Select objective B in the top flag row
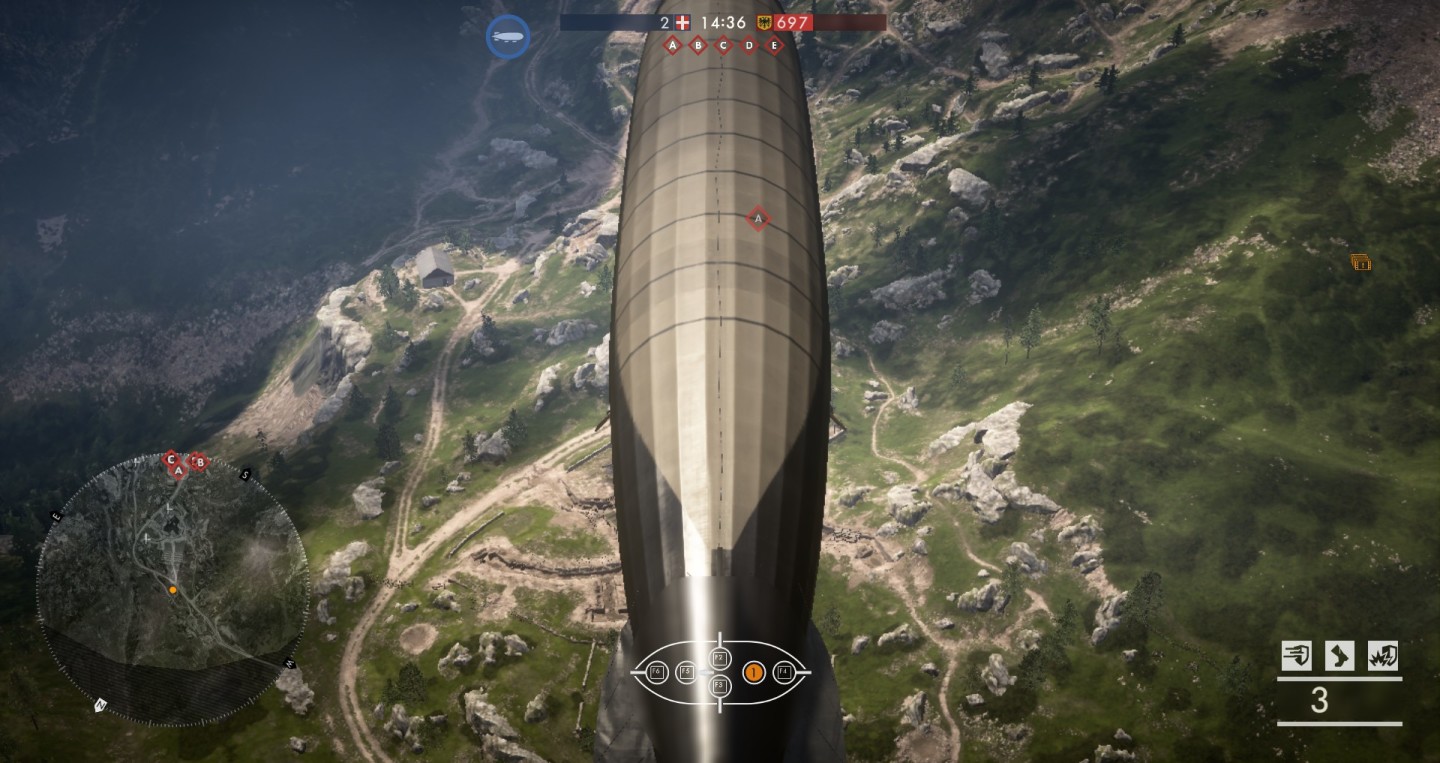This screenshot has width=1440, height=763. [697, 45]
